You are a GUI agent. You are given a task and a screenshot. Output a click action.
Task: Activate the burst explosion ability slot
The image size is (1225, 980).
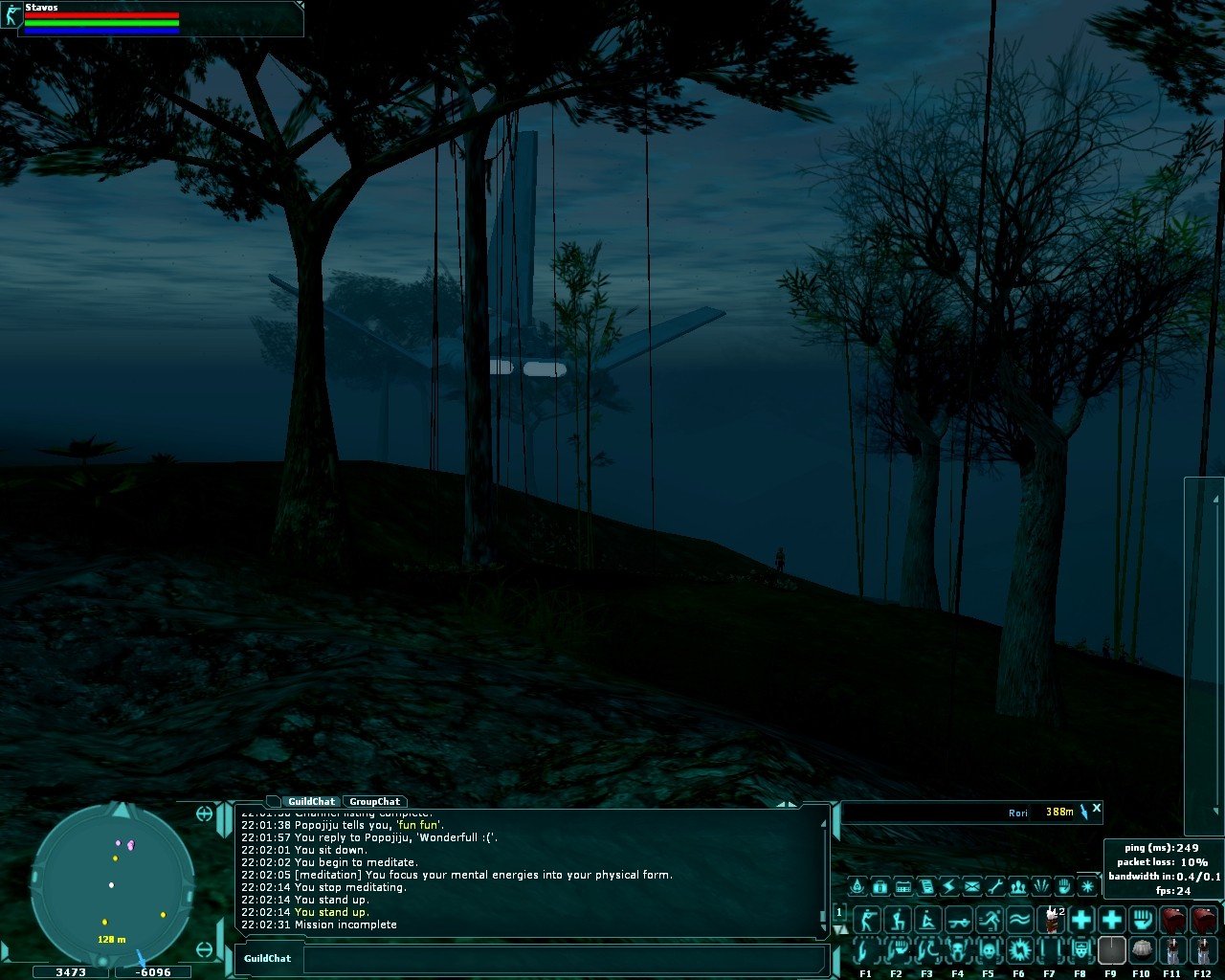coord(1019,950)
